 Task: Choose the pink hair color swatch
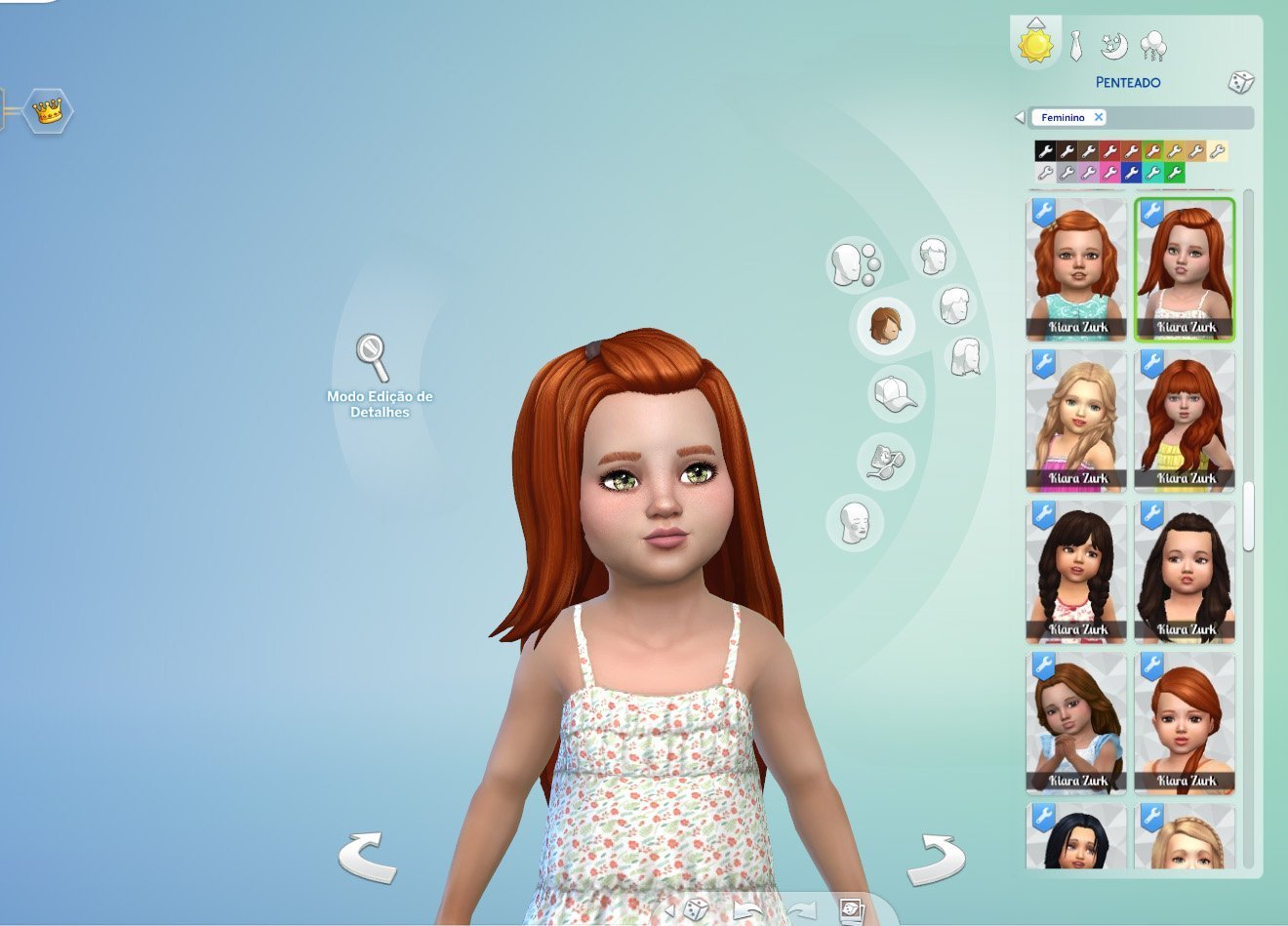click(x=1109, y=173)
